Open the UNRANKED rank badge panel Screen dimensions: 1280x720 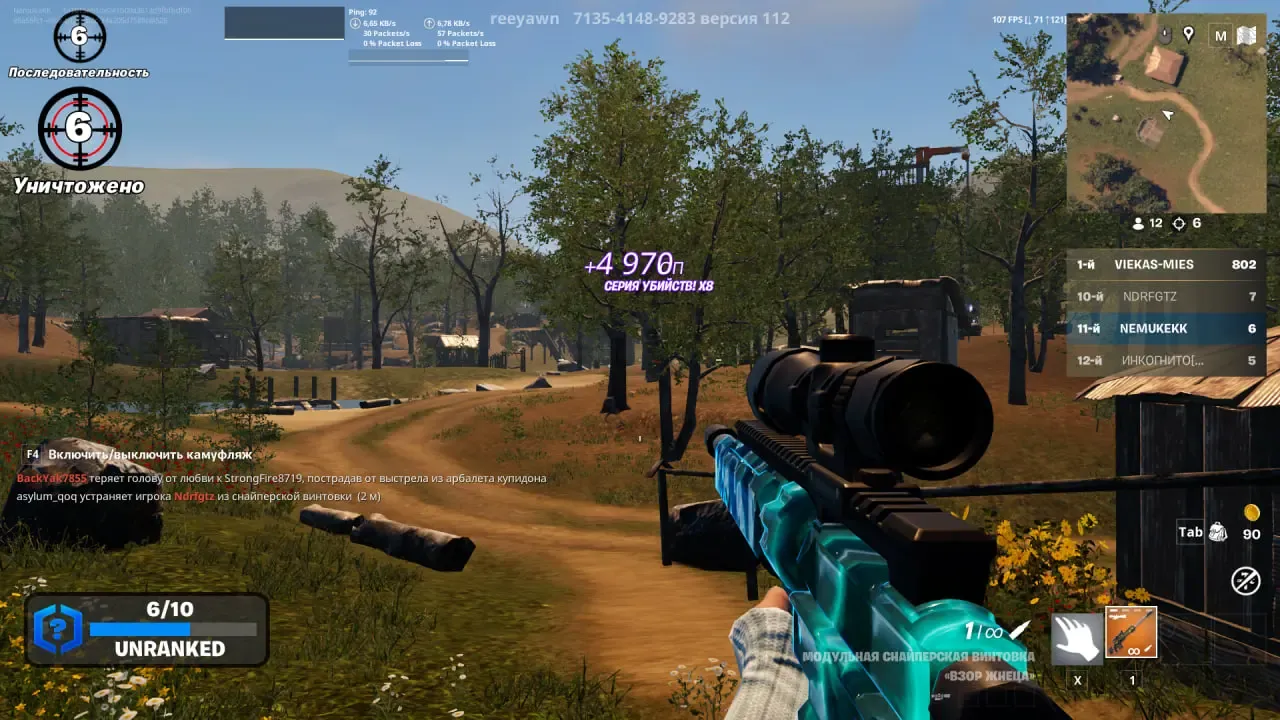(x=147, y=629)
